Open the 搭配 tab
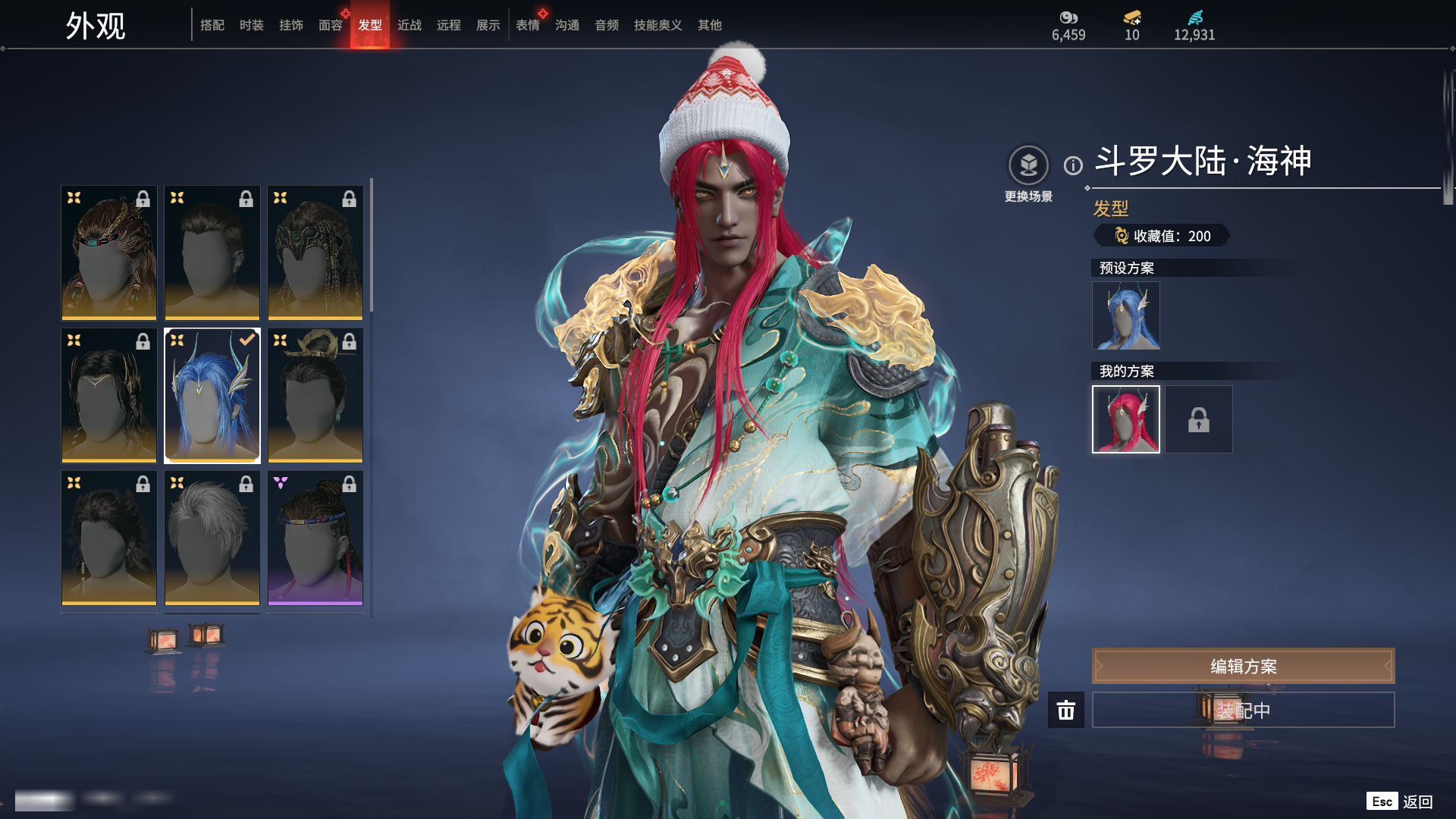 (212, 25)
